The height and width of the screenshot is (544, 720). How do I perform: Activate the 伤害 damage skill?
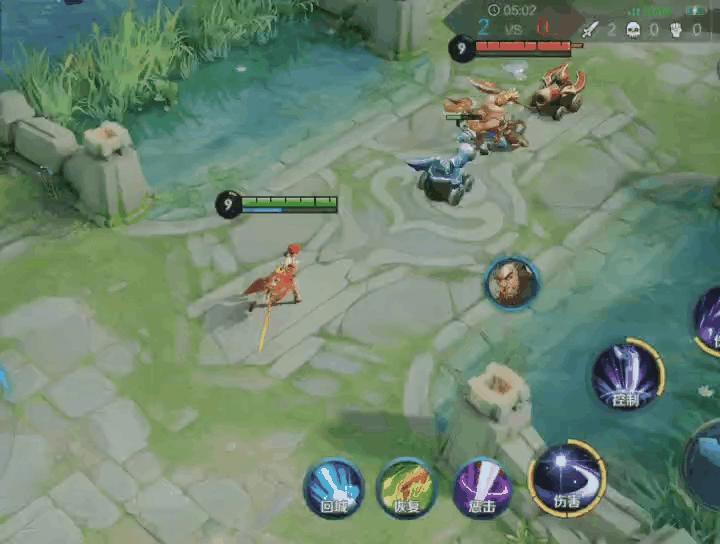pyautogui.click(x=566, y=478)
